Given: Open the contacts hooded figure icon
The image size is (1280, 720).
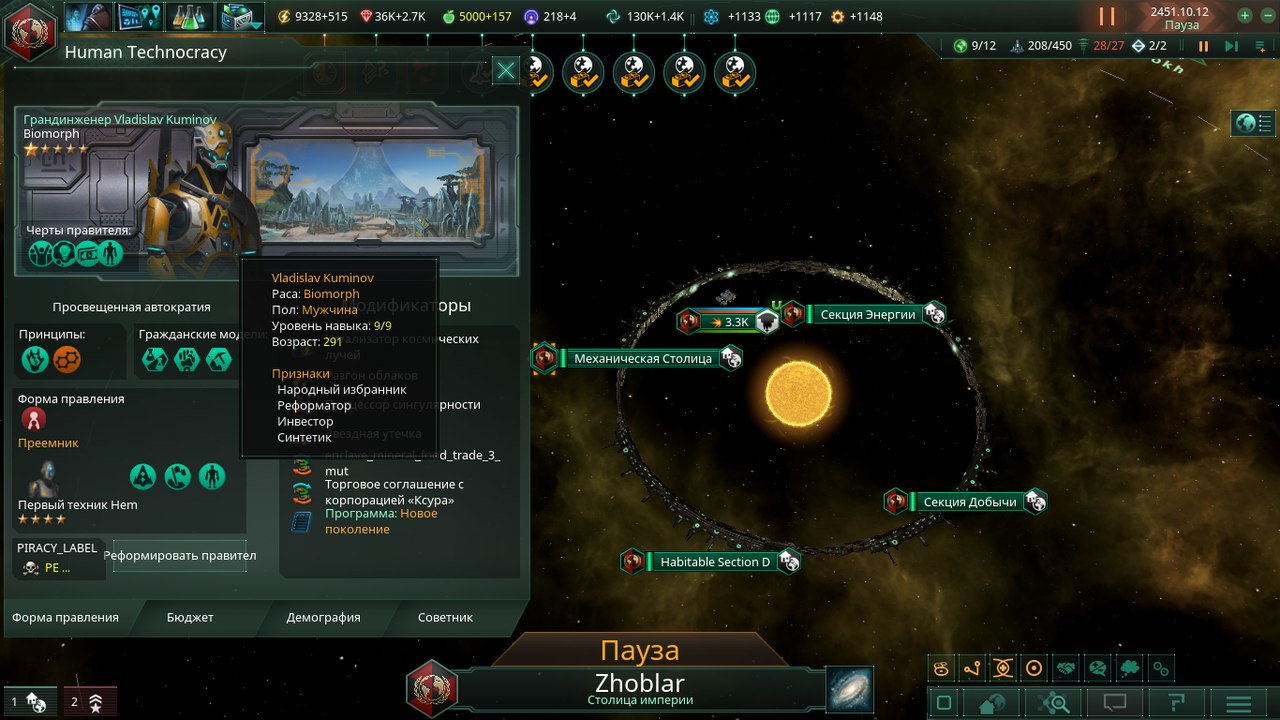Looking at the screenshot, I should (x=89, y=16).
